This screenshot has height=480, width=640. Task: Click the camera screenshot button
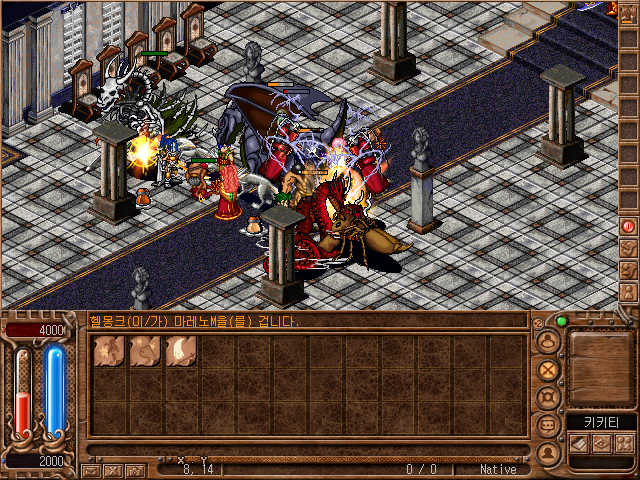click(134, 469)
